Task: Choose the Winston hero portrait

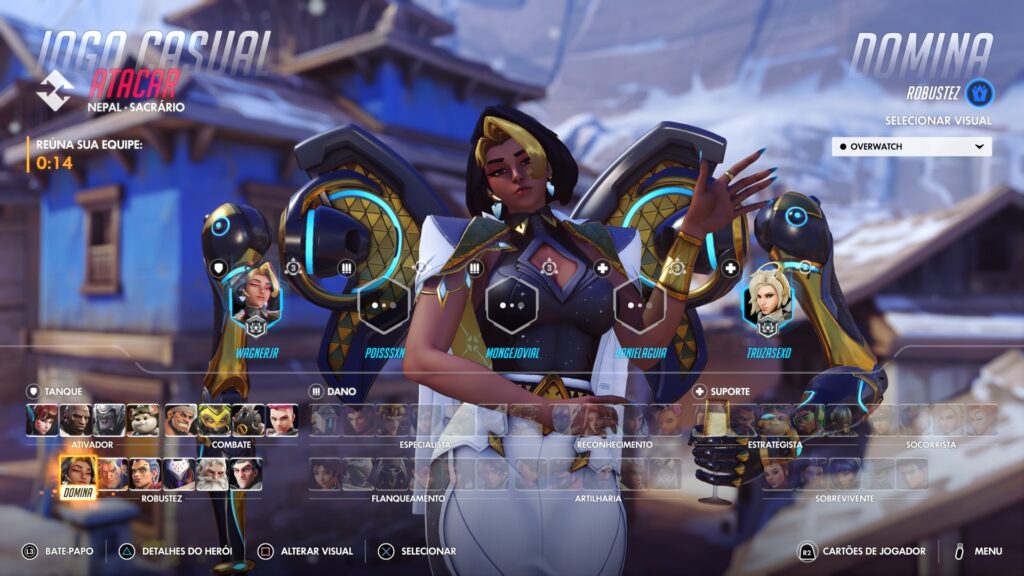Action: [110, 420]
